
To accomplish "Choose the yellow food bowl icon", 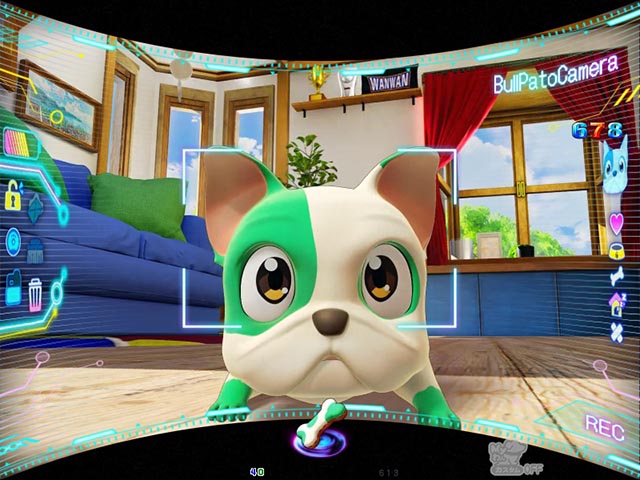I will tap(616, 251).
